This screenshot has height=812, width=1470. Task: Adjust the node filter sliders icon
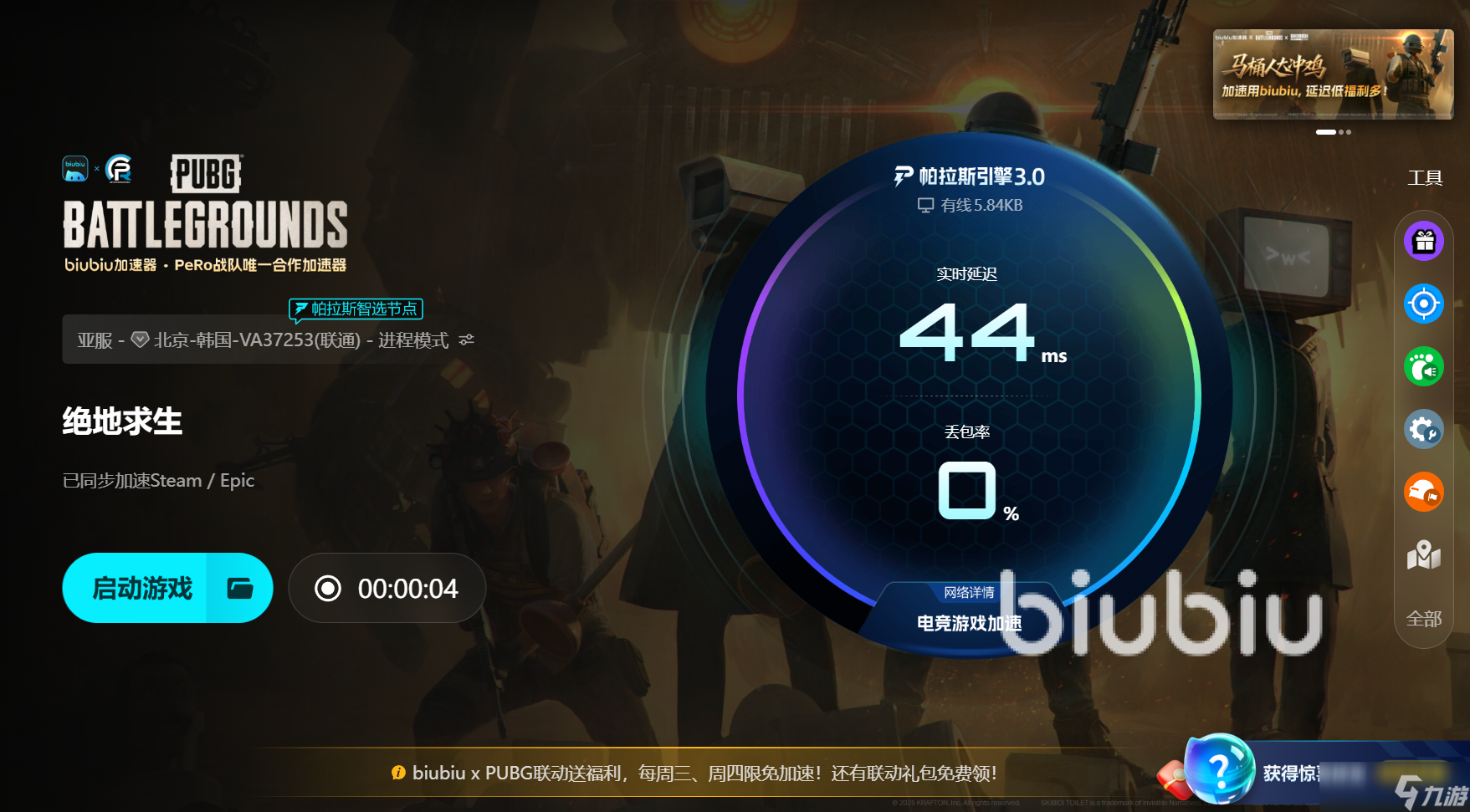466,340
